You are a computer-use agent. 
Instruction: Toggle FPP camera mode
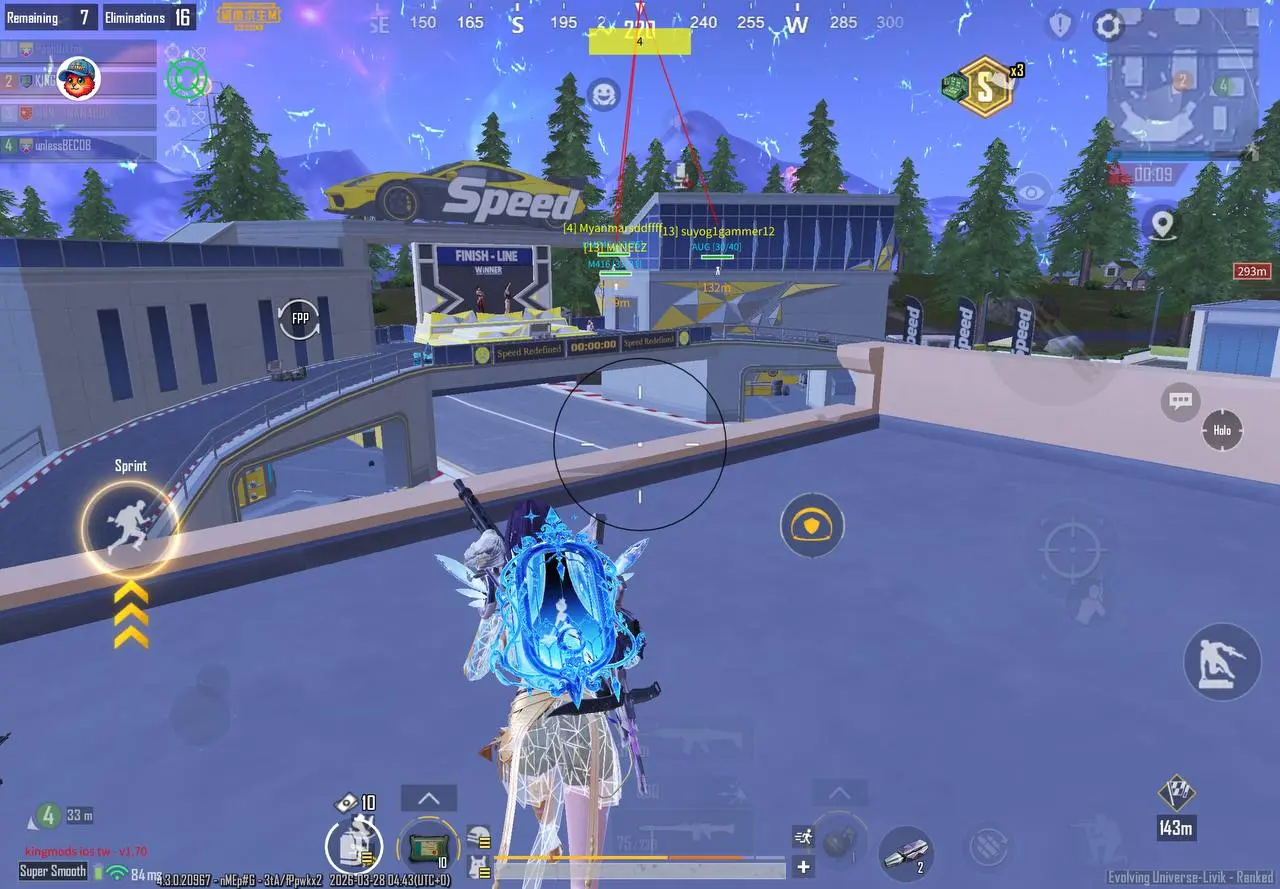[x=299, y=317]
